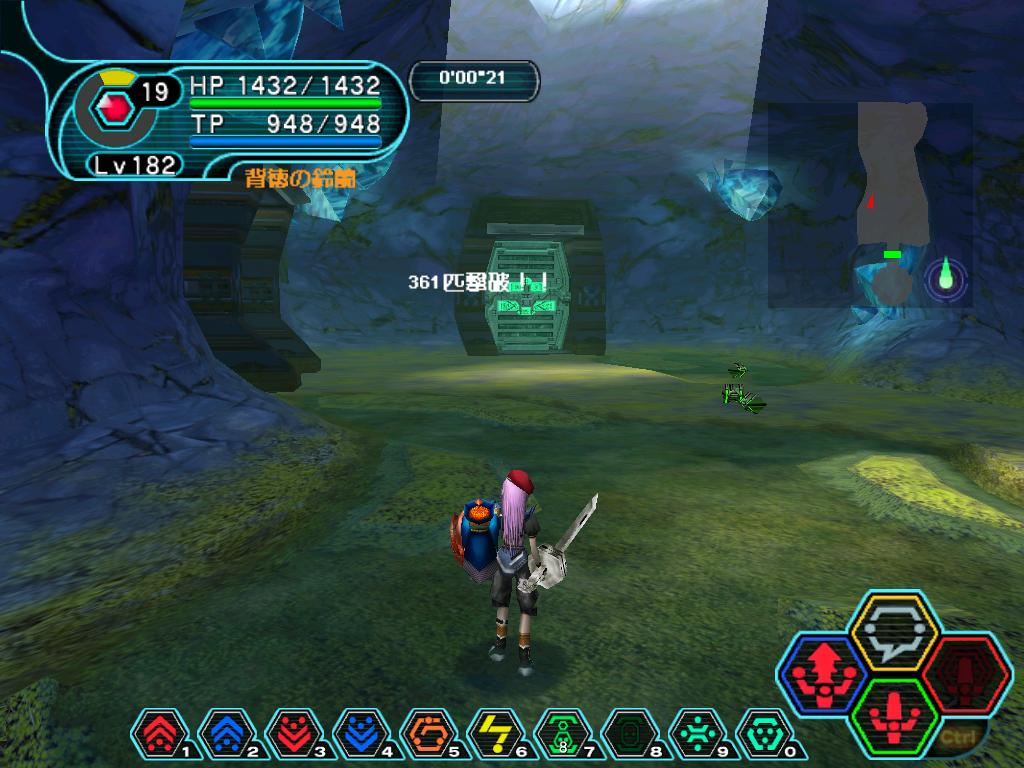
Task: Open the chat bubble action hexagon
Action: 892,631
